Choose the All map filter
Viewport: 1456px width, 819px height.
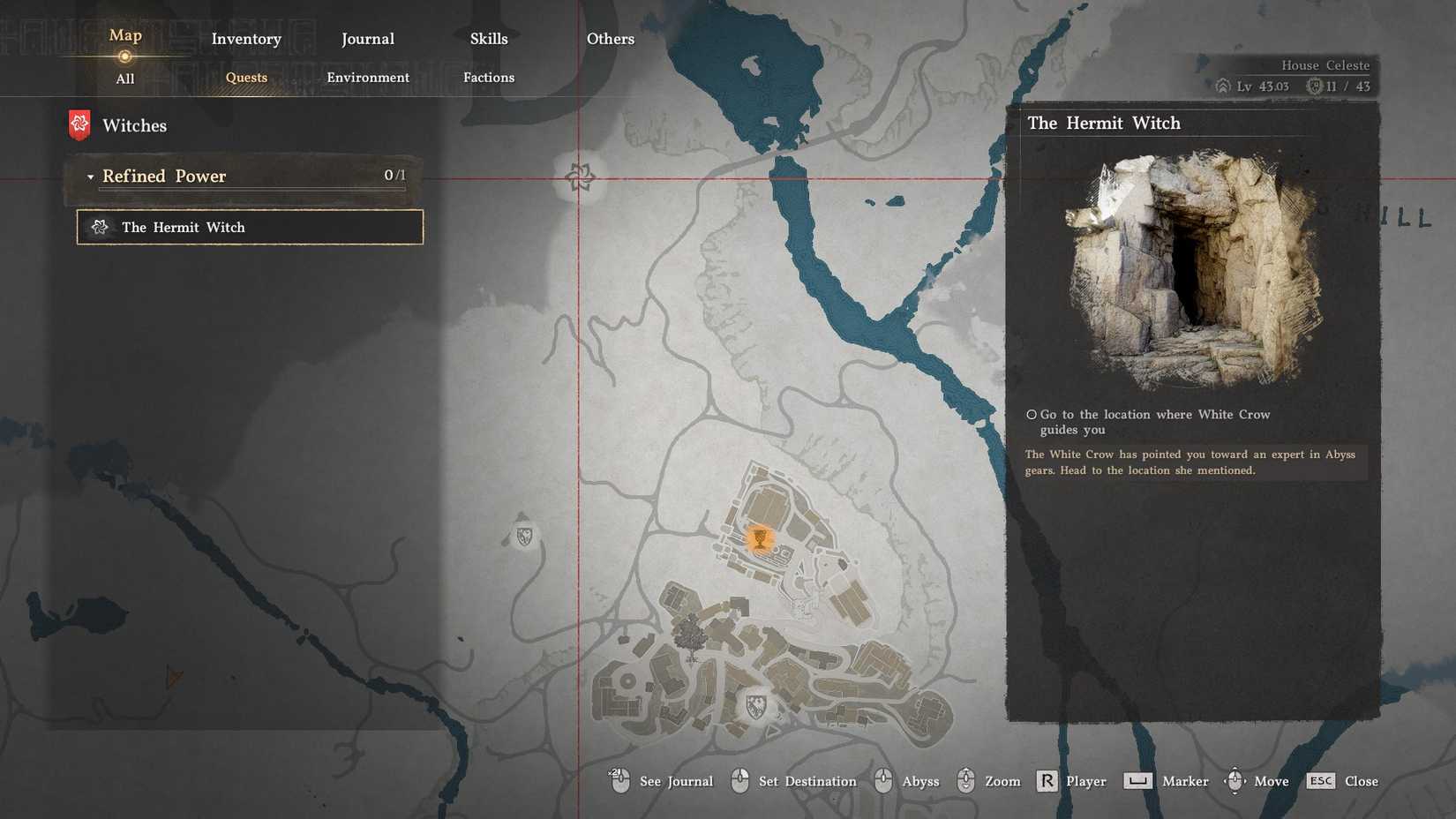tap(125, 79)
